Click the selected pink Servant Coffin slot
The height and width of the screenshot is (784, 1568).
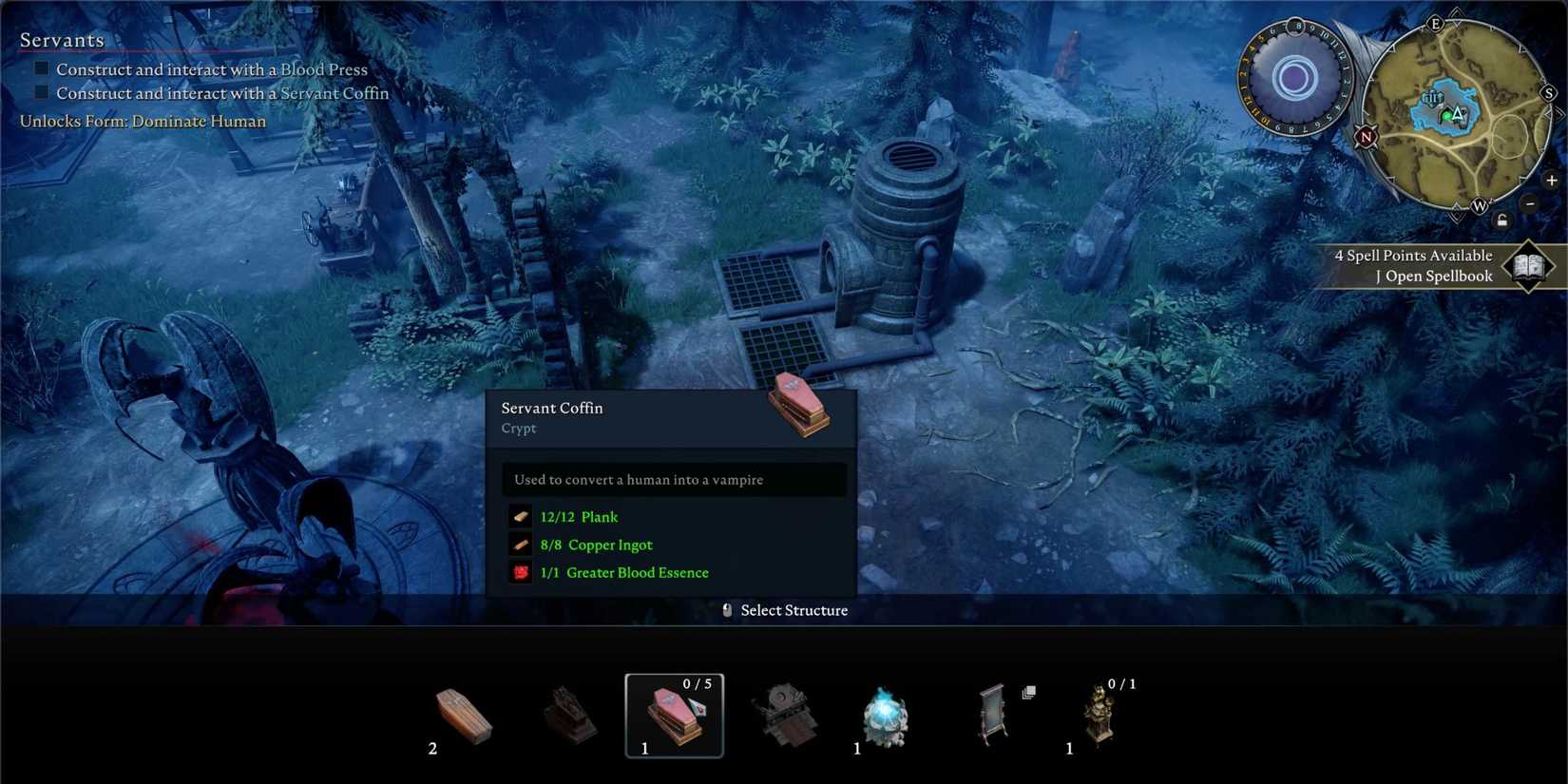(675, 715)
